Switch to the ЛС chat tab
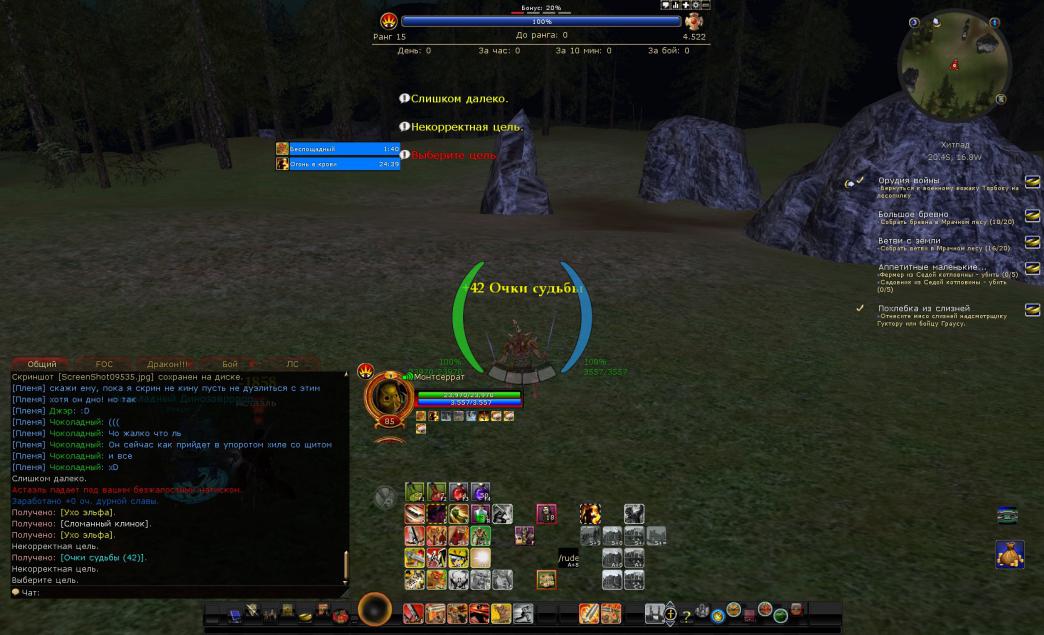Screen dimensions: 1044x635 pos(292,364)
